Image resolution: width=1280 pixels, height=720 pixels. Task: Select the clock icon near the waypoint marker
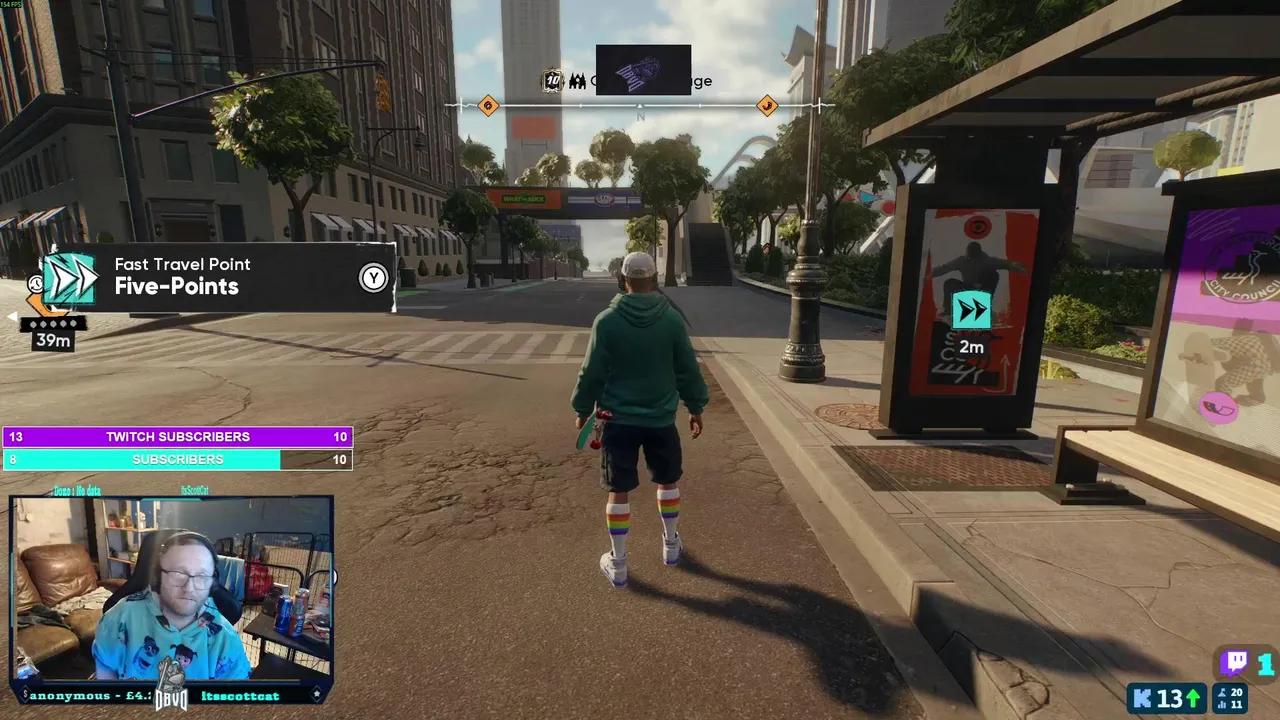click(x=35, y=283)
